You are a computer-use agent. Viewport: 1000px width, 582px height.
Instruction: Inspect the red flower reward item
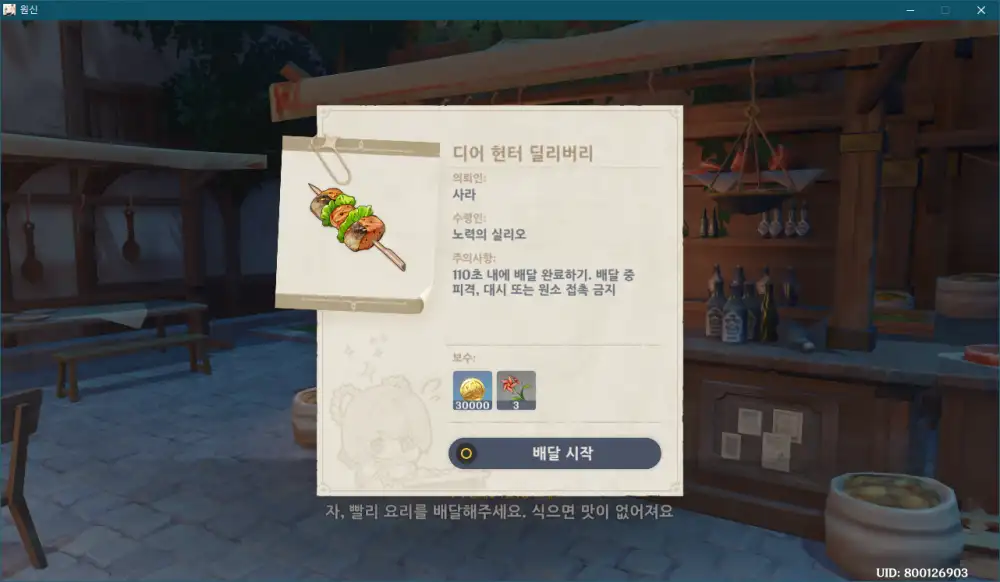(516, 390)
